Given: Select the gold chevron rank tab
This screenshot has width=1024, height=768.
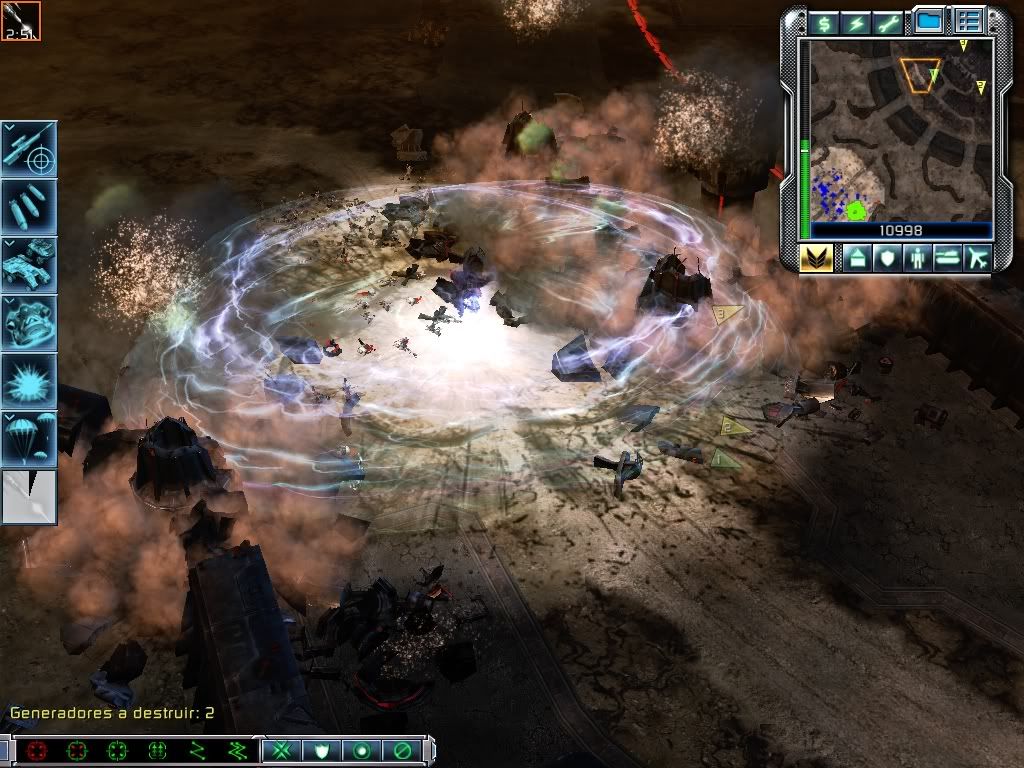Looking at the screenshot, I should coord(817,258).
